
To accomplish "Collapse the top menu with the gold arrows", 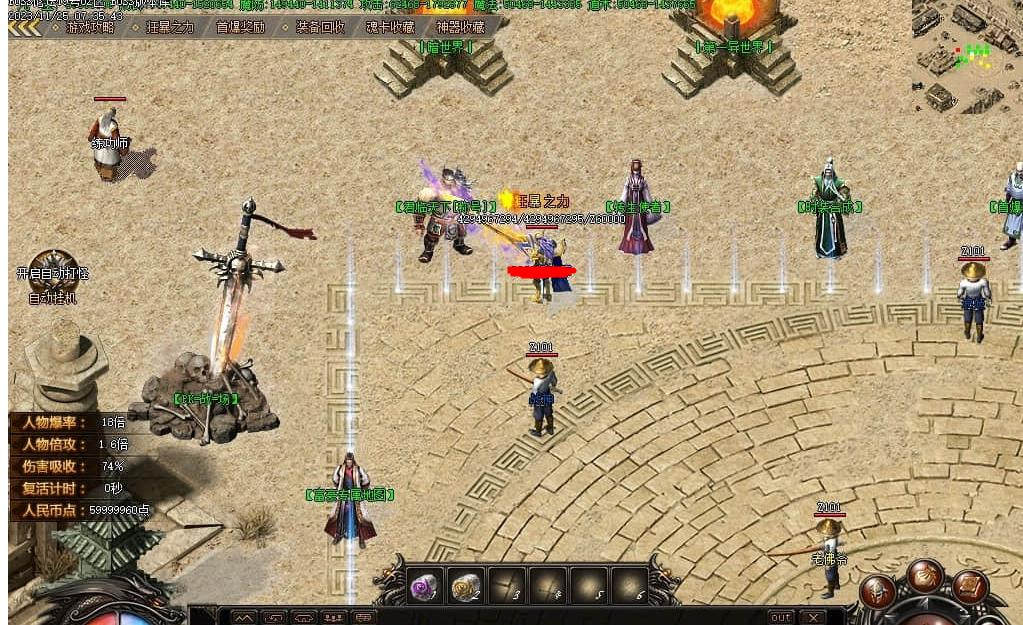I will pos(26,27).
